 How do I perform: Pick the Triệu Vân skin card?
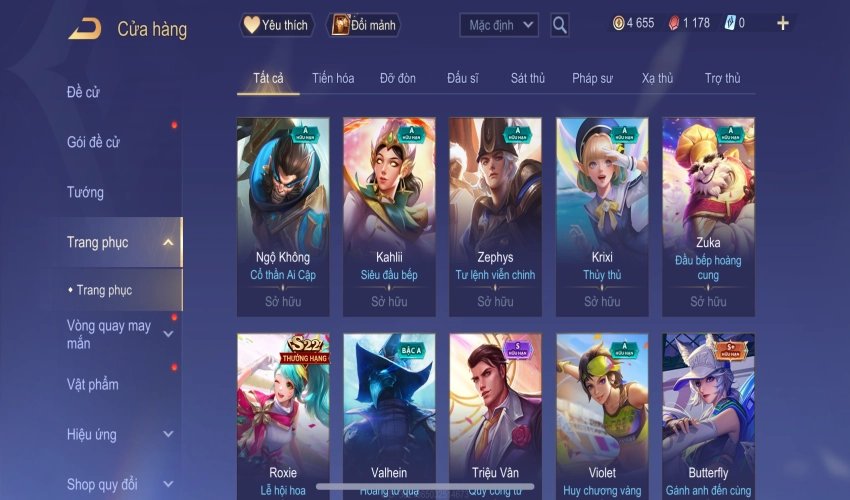(496, 415)
